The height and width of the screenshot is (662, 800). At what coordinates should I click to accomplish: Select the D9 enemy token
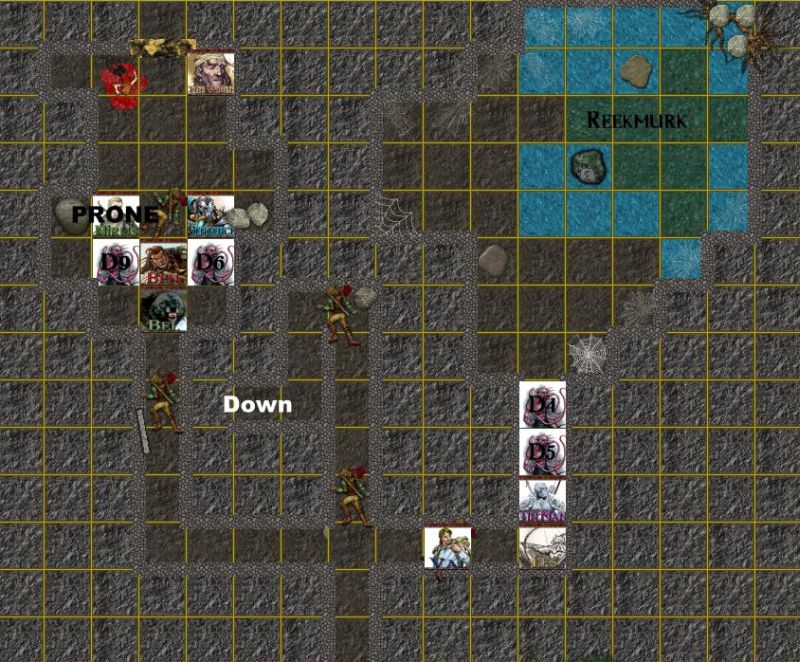click(115, 263)
